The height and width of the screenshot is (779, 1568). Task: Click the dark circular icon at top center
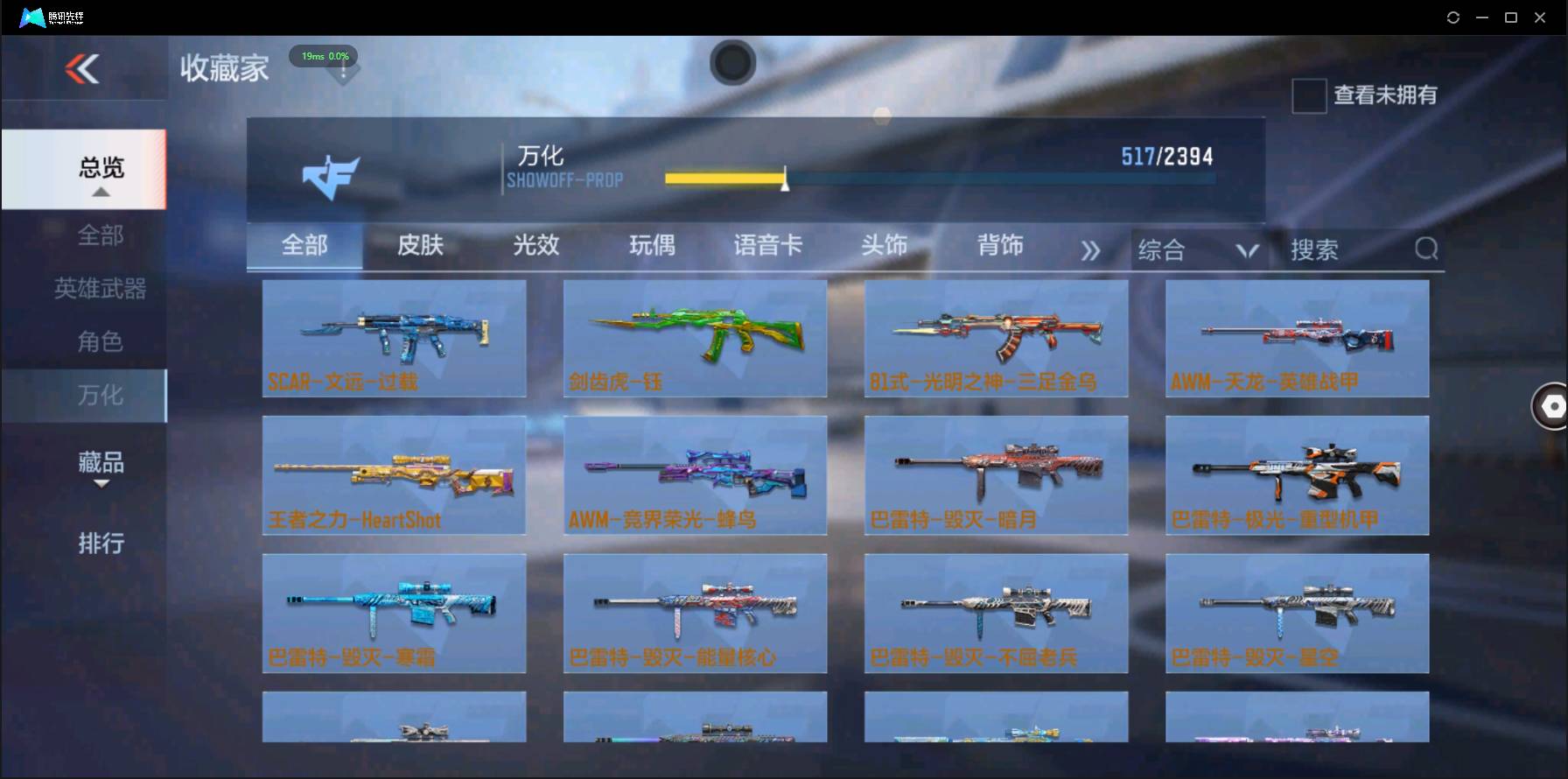733,63
